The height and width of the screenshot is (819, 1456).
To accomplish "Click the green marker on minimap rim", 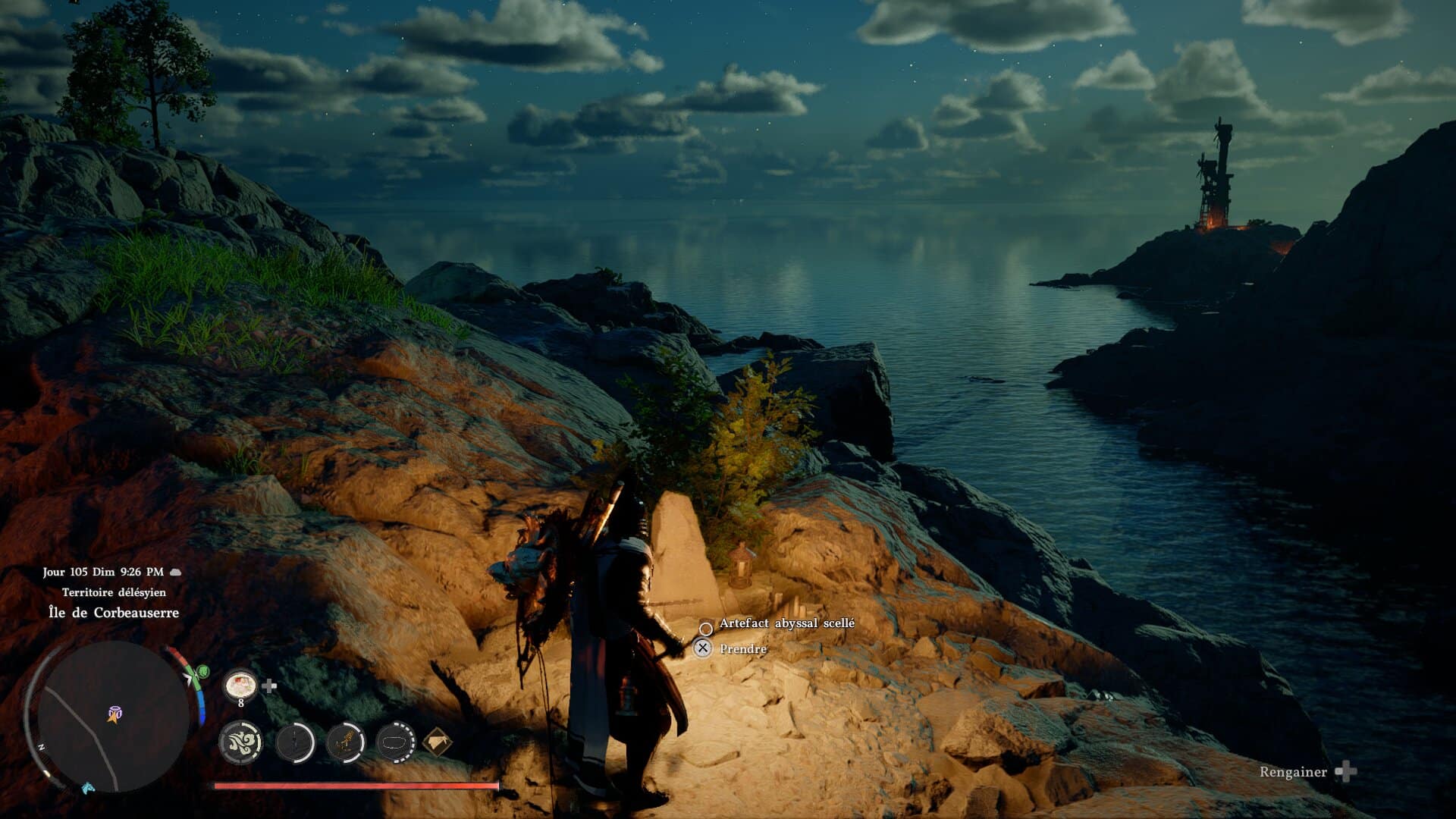I will [x=202, y=671].
